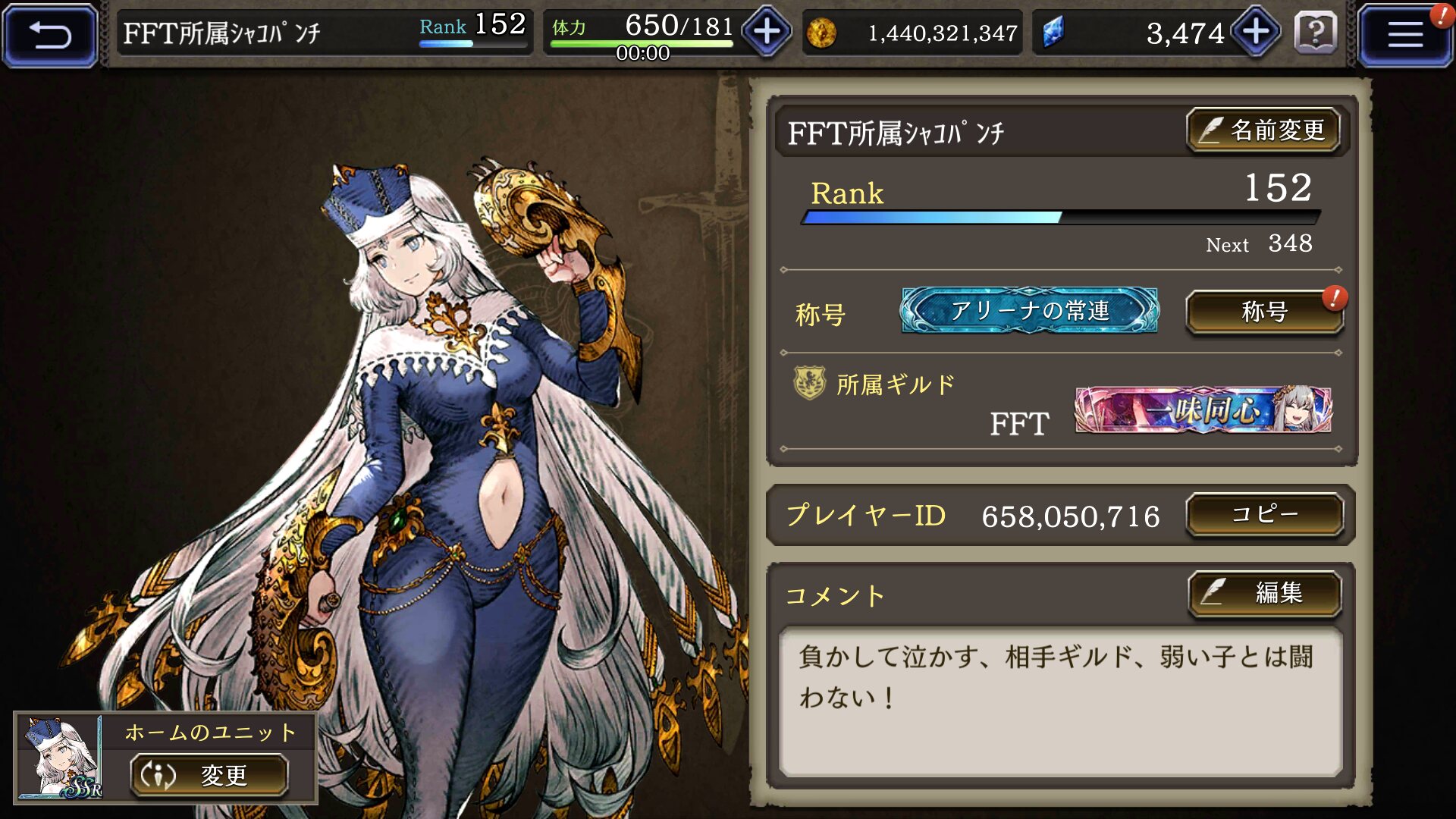This screenshot has width=1456, height=819.
Task: Open the 称号 title selection button
Action: pyautogui.click(x=1264, y=312)
